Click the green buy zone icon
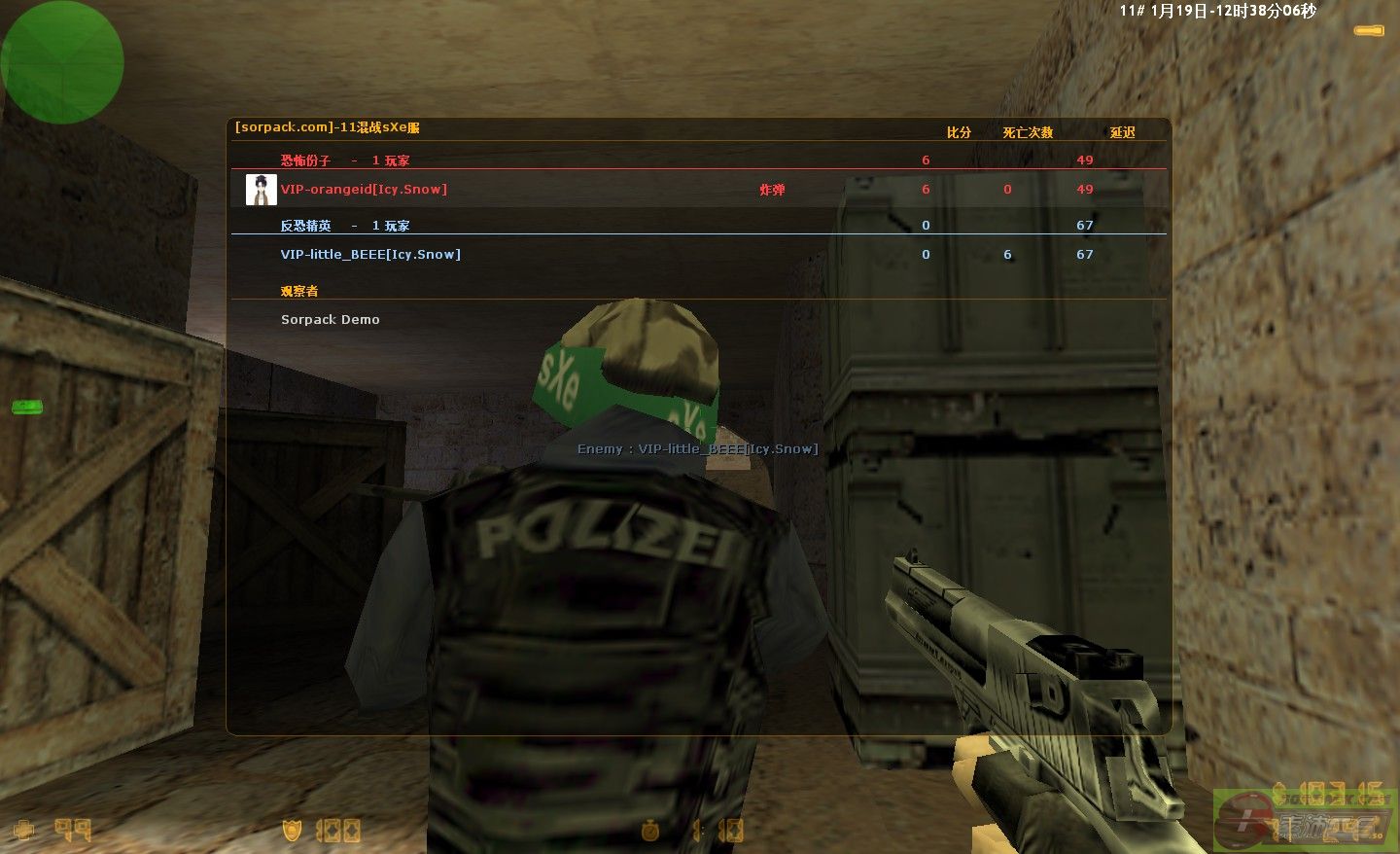The height and width of the screenshot is (854, 1400). point(27,407)
